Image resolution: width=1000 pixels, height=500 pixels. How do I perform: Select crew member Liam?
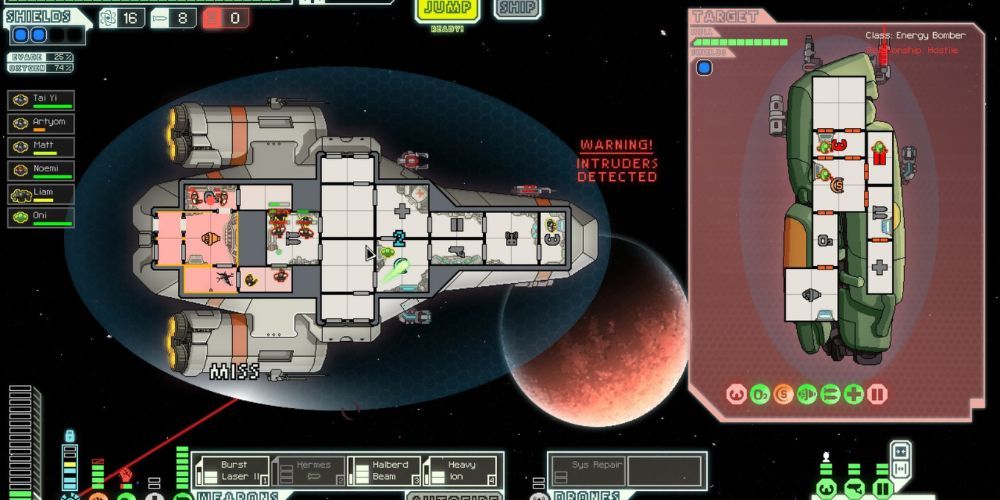point(41,194)
